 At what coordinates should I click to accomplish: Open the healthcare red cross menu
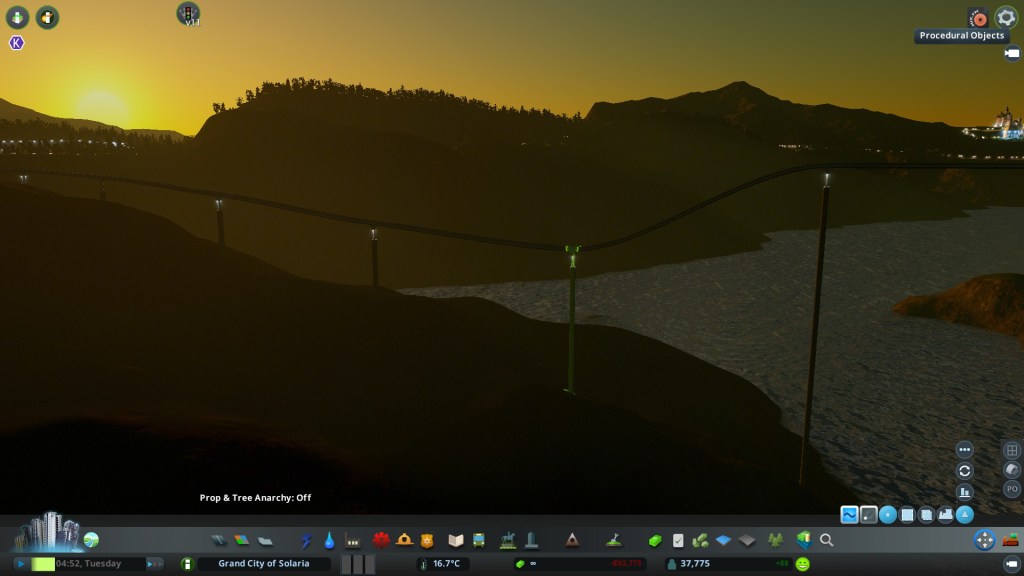381,540
